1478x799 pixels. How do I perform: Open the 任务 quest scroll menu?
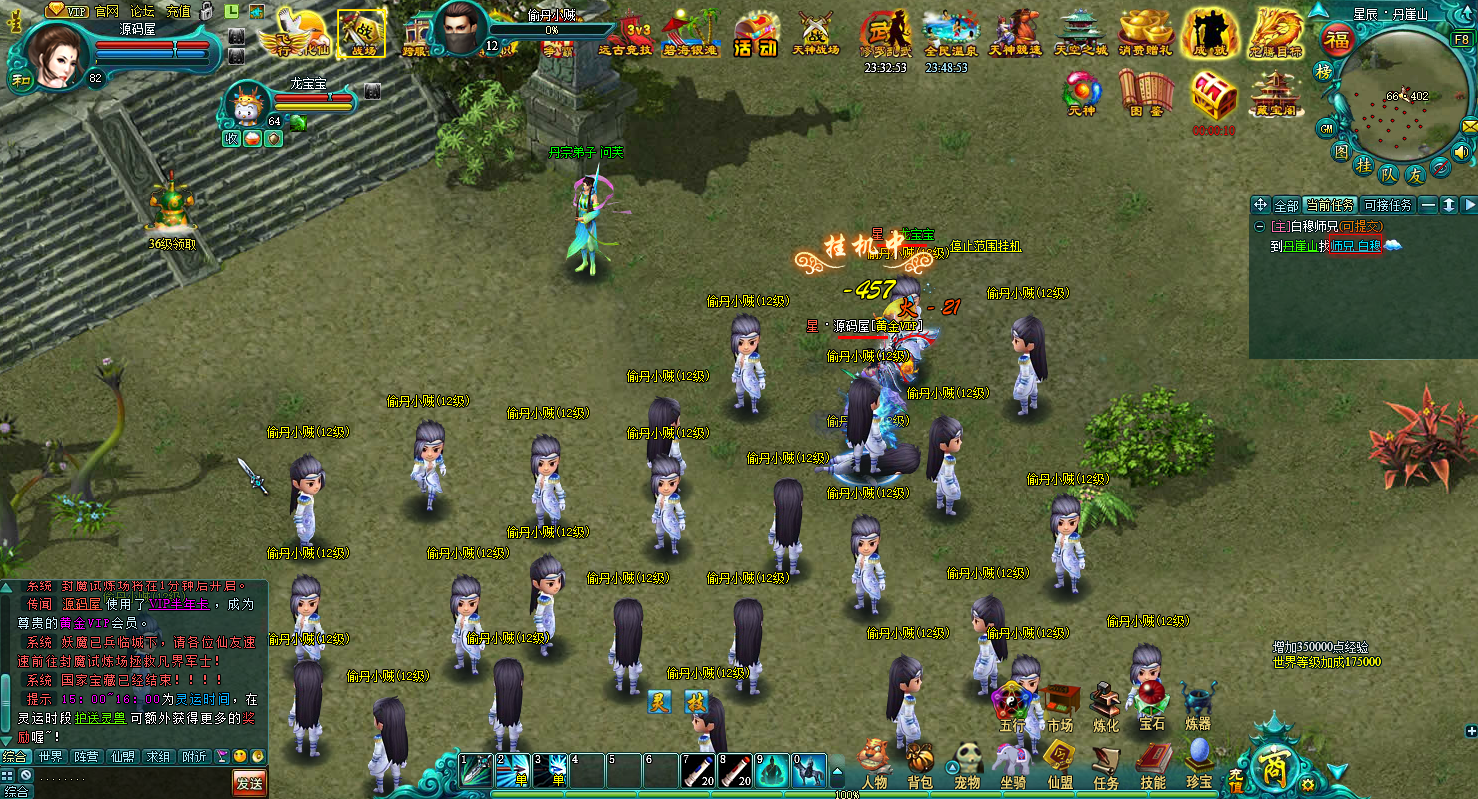(x=1106, y=763)
